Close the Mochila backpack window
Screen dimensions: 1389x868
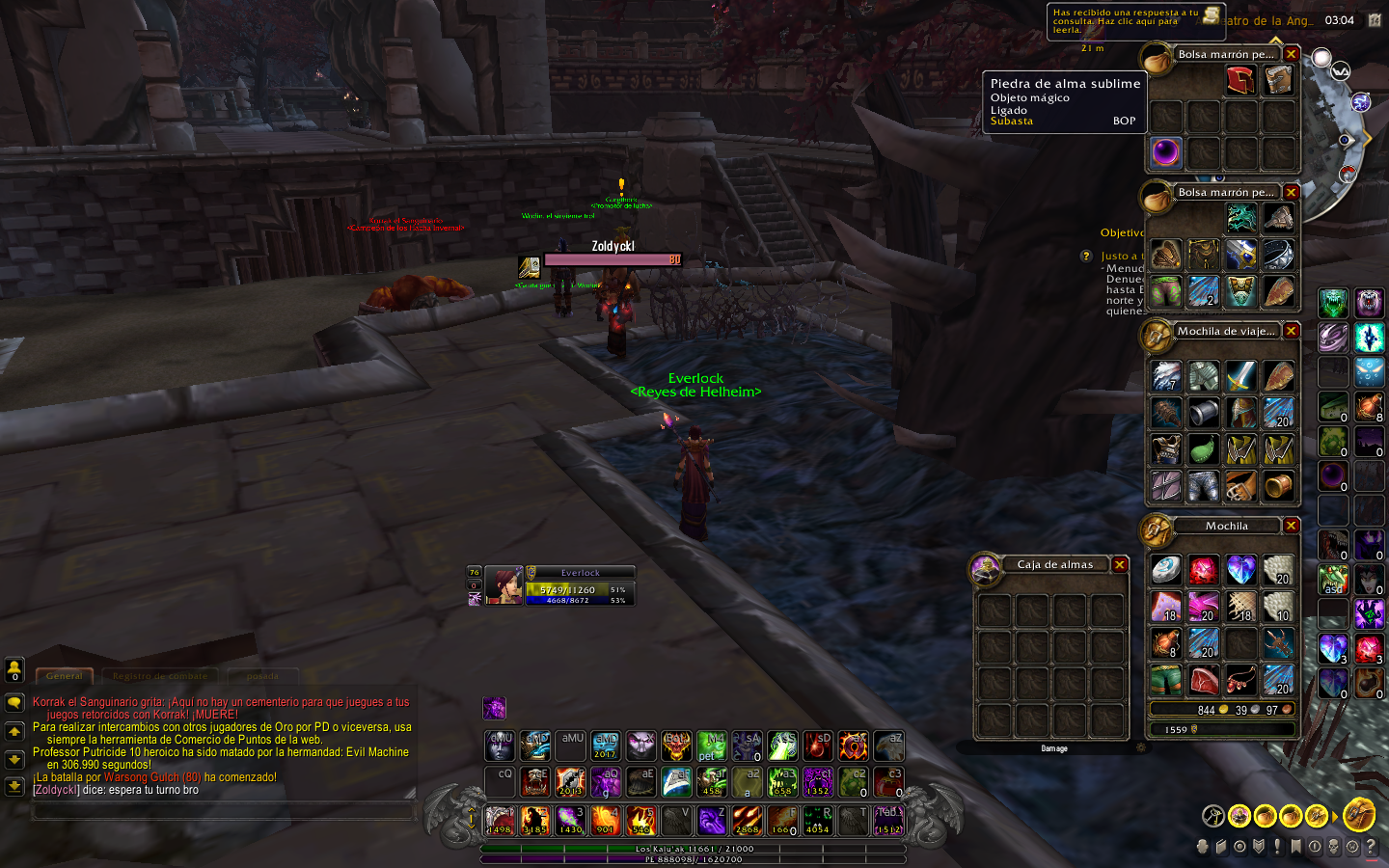(x=1292, y=526)
